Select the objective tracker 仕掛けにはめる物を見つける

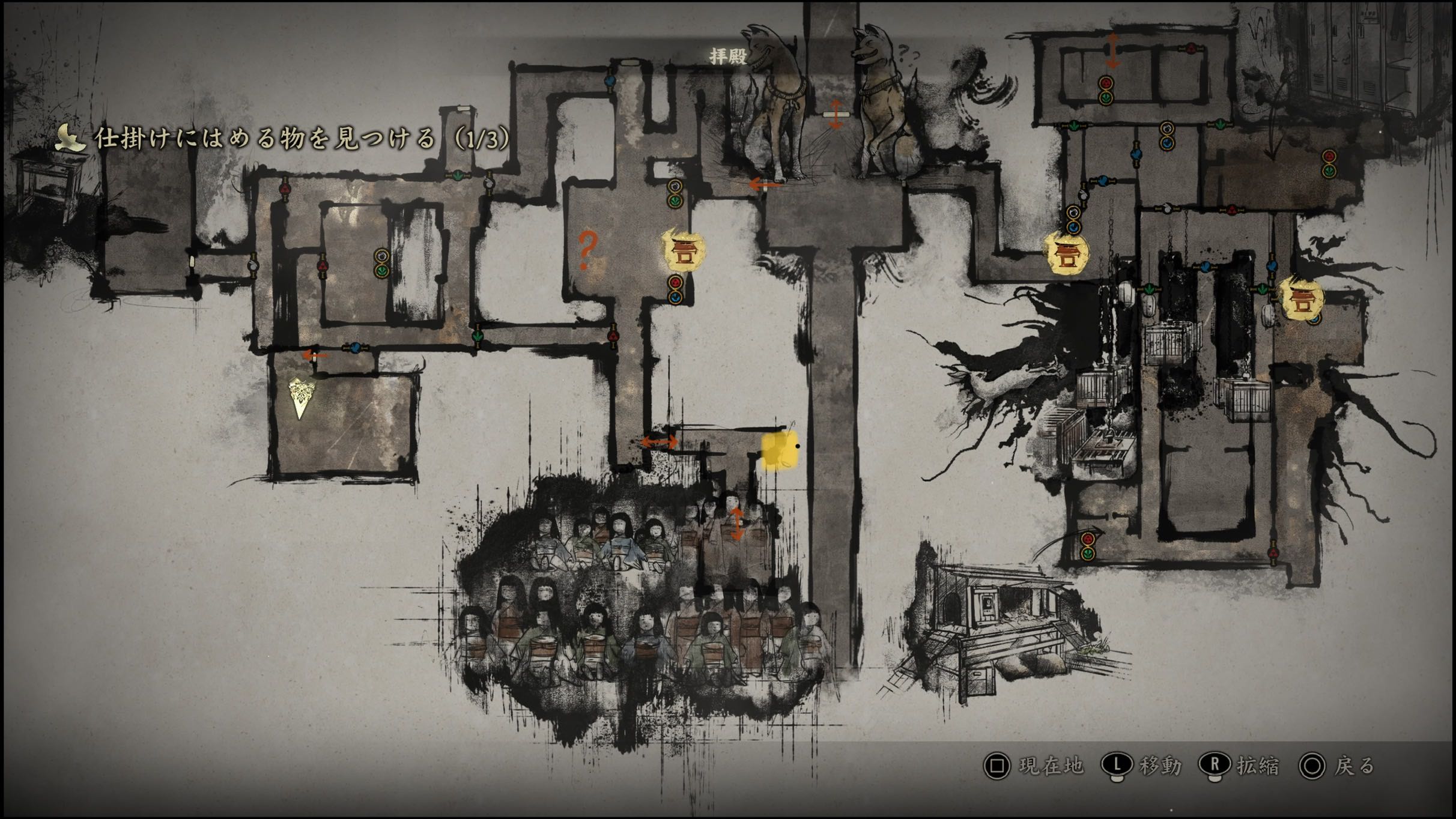[x=282, y=139]
